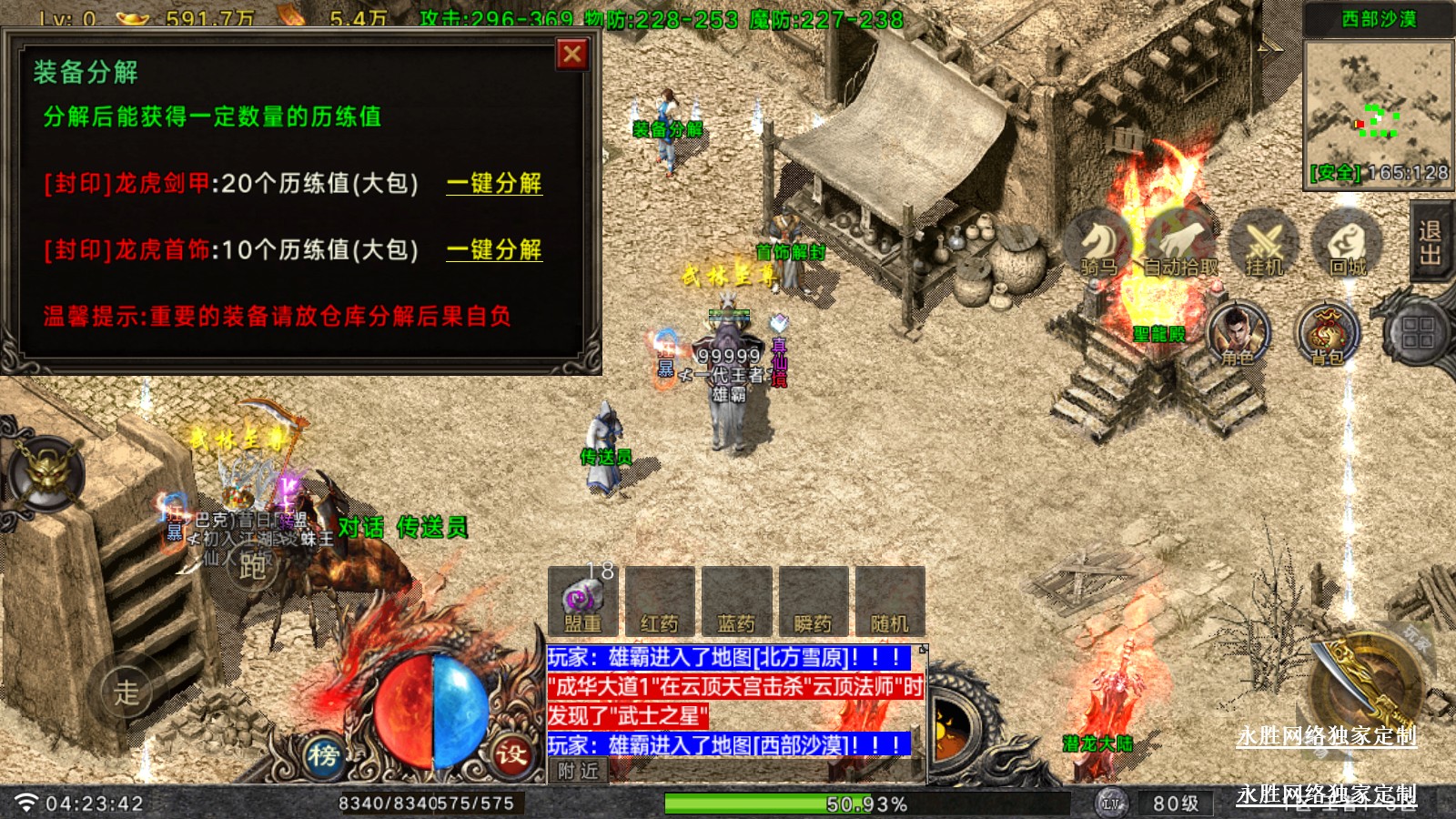Use the 回城 return-to-town icon

[1347, 243]
